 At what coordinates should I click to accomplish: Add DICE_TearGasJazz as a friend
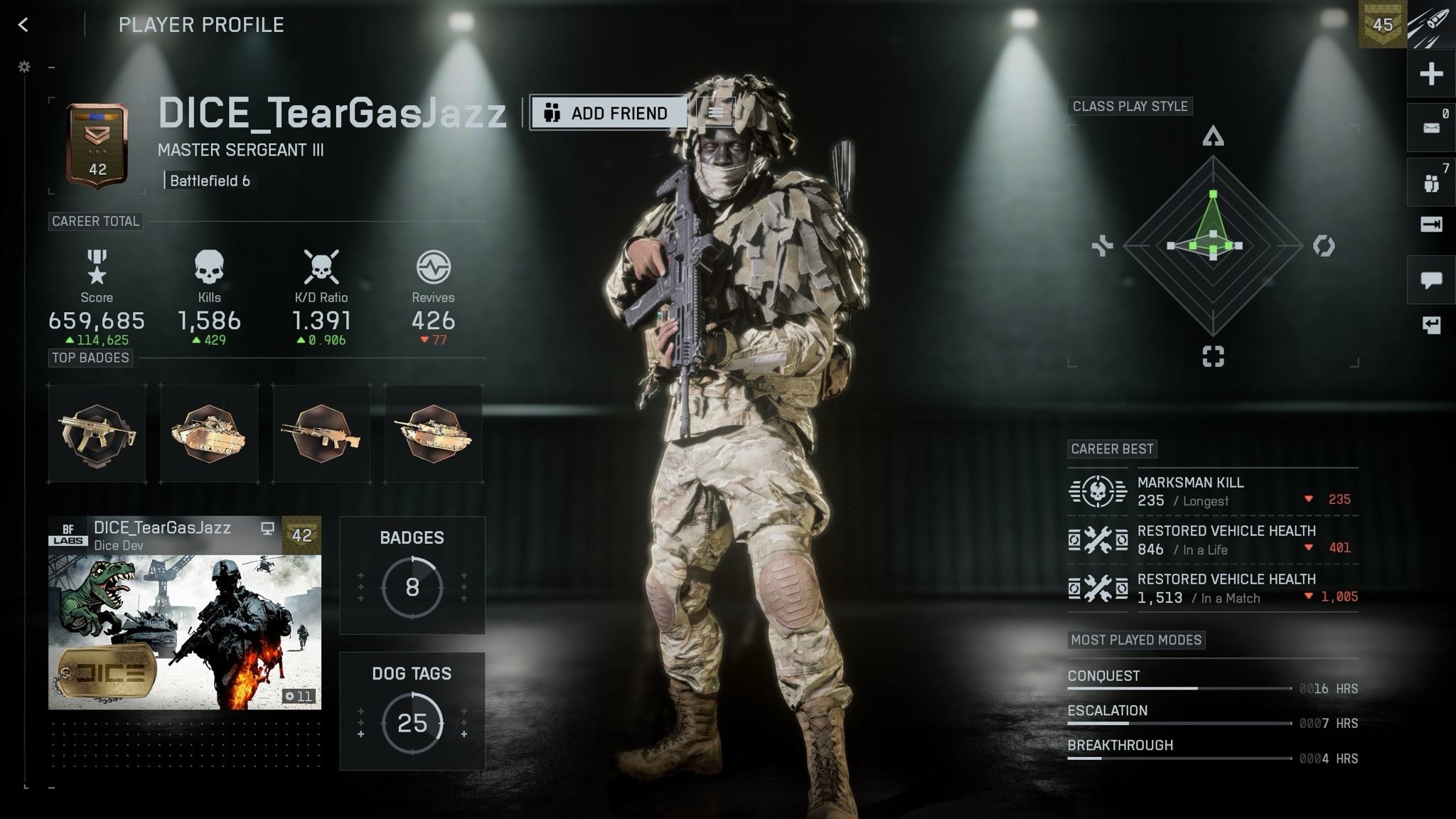click(x=608, y=113)
